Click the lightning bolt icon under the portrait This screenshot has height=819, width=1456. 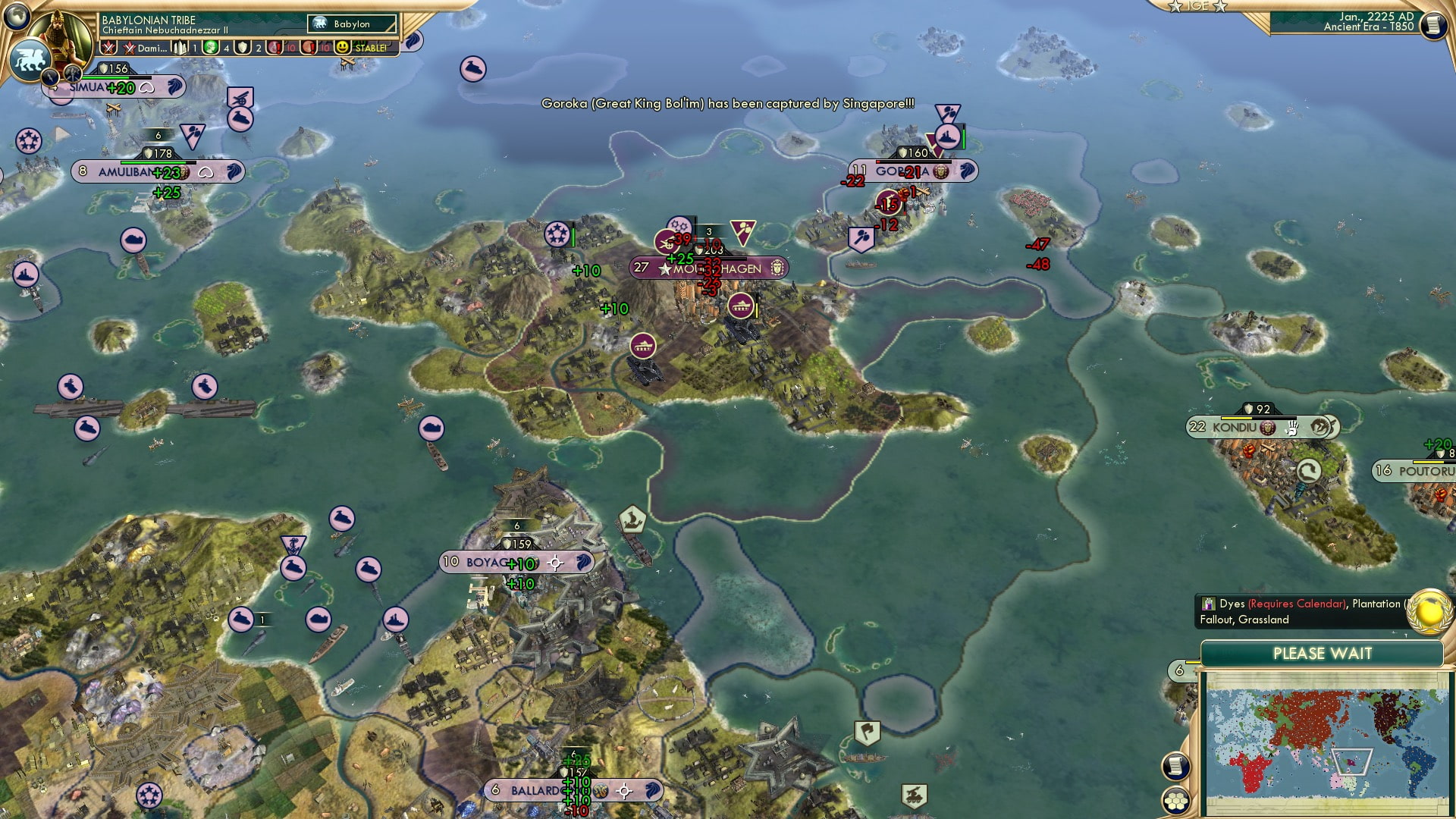pyautogui.click(x=51, y=77)
